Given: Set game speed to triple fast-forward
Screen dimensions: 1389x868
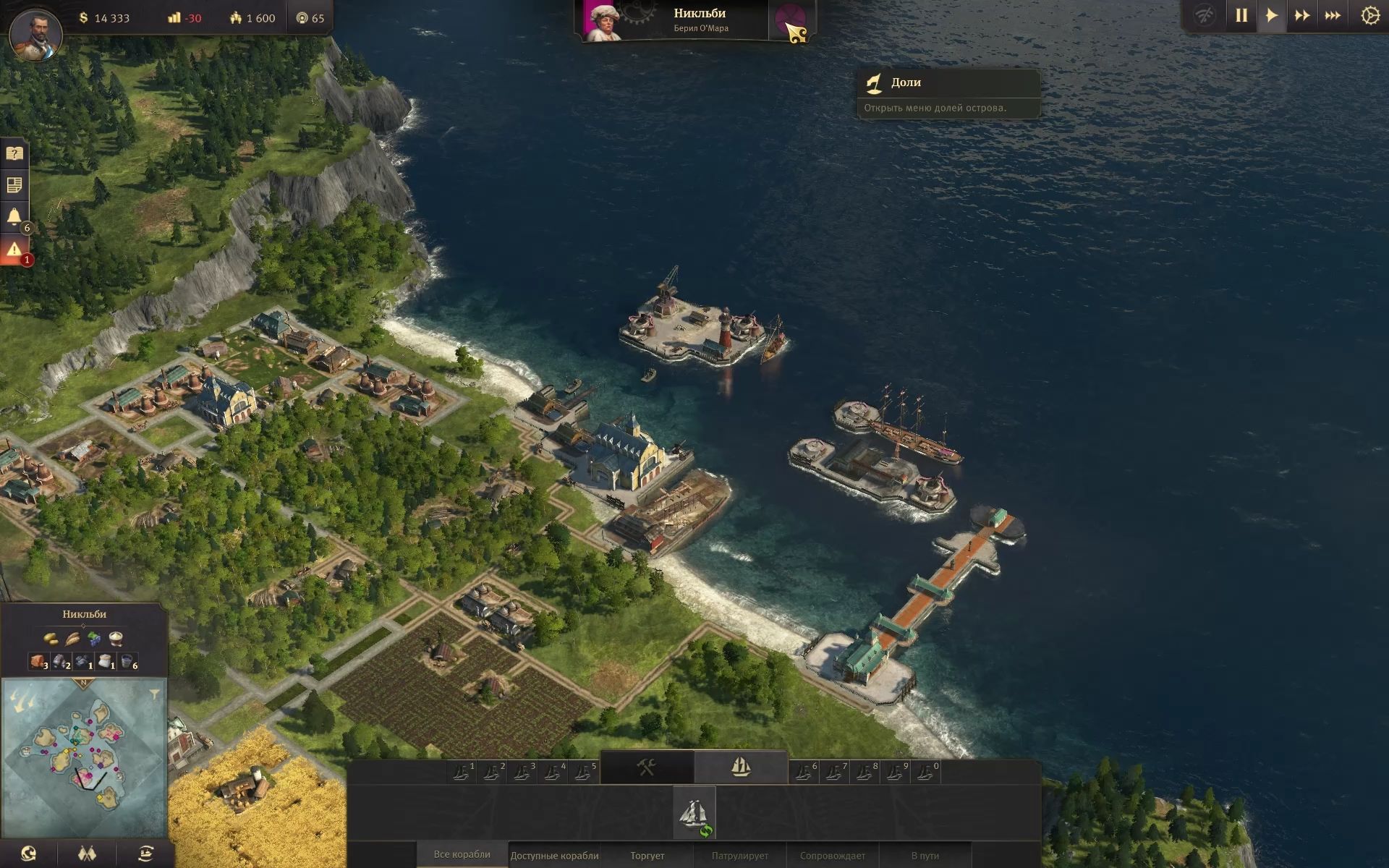Looking at the screenshot, I should (1333, 16).
